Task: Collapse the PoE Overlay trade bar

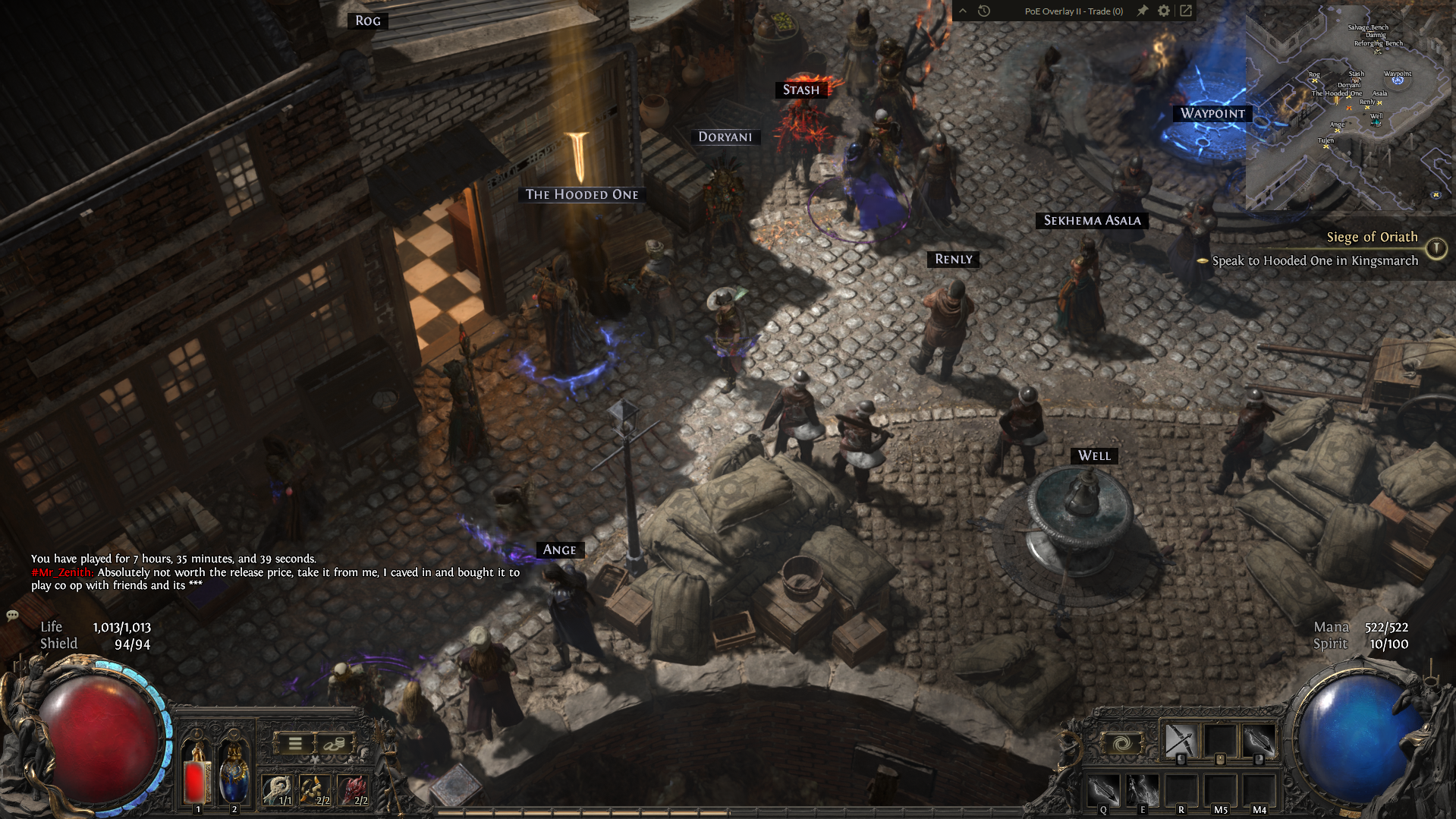Action: pyautogui.click(x=963, y=11)
